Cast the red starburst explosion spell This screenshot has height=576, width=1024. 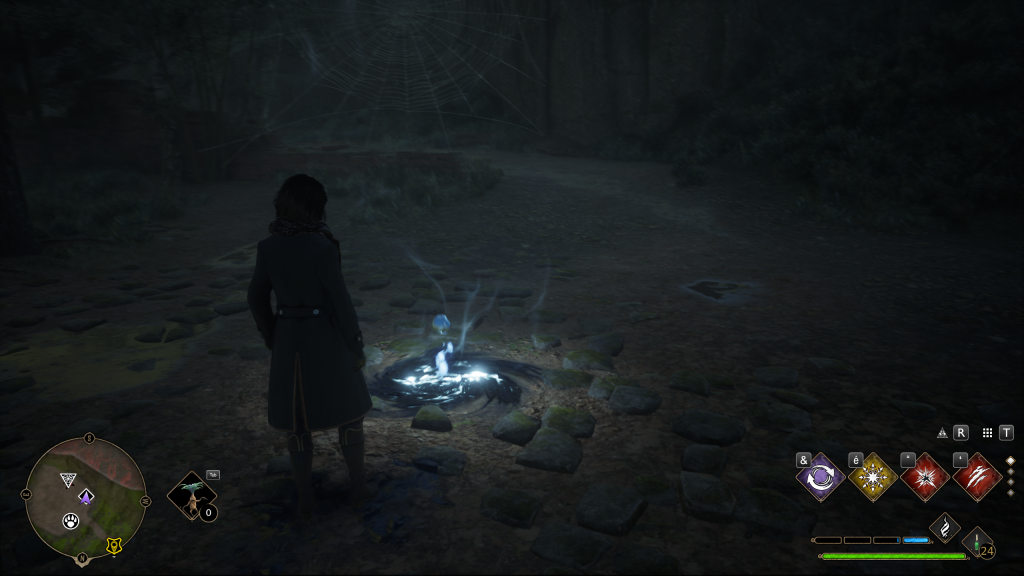(925, 477)
